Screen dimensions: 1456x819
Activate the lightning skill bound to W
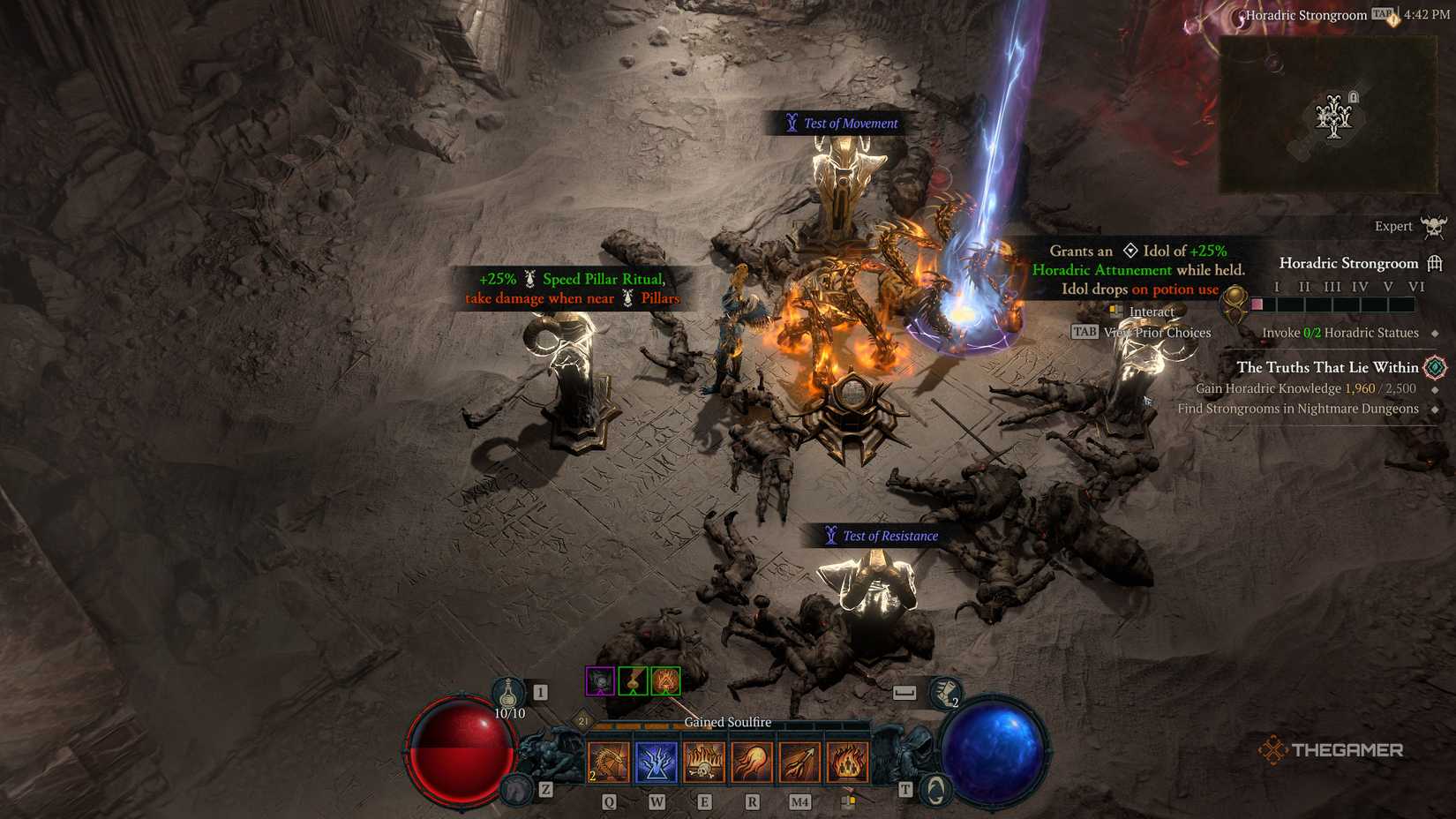657,761
